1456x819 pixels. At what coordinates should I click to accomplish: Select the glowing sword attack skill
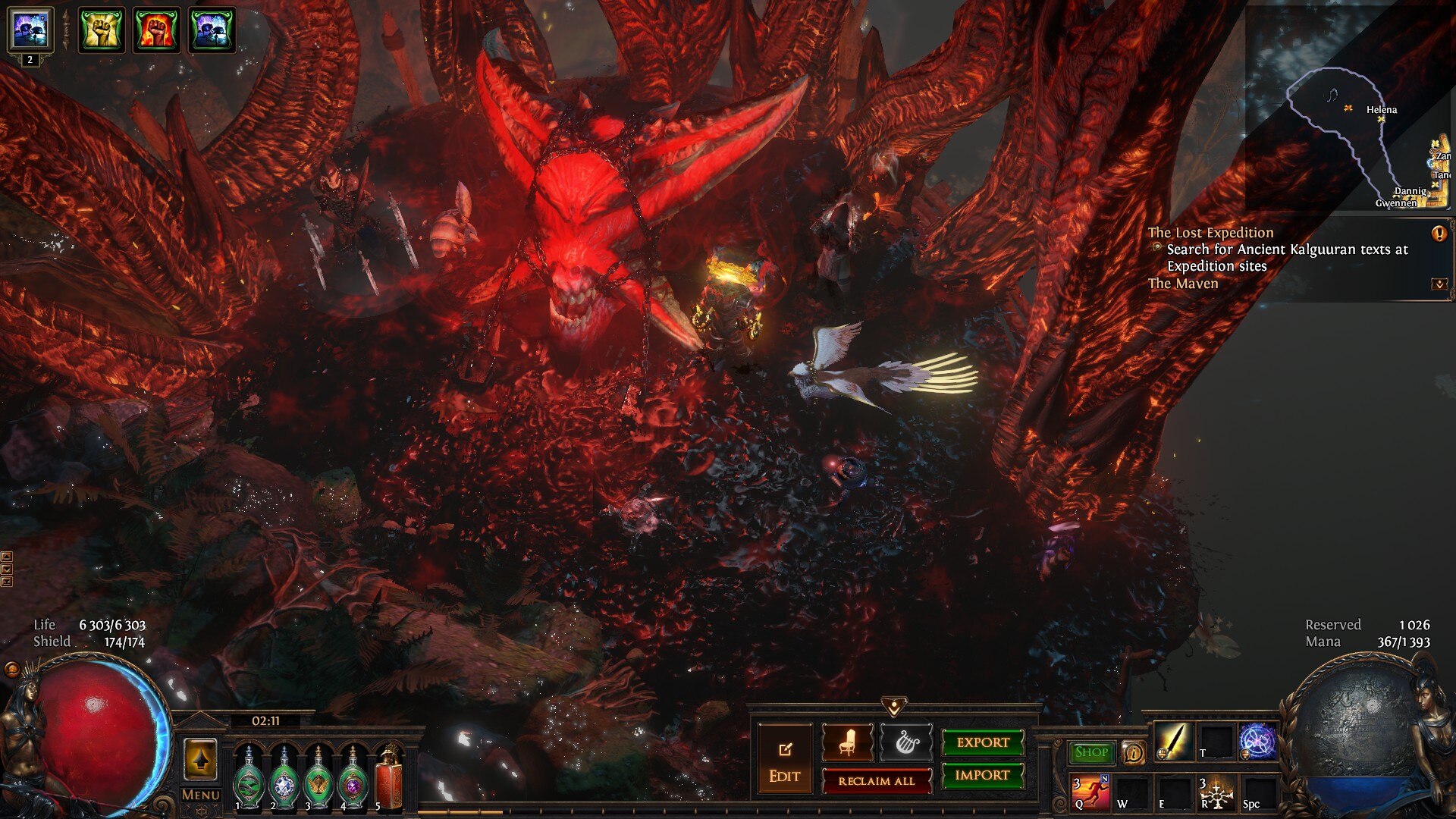pos(1172,741)
